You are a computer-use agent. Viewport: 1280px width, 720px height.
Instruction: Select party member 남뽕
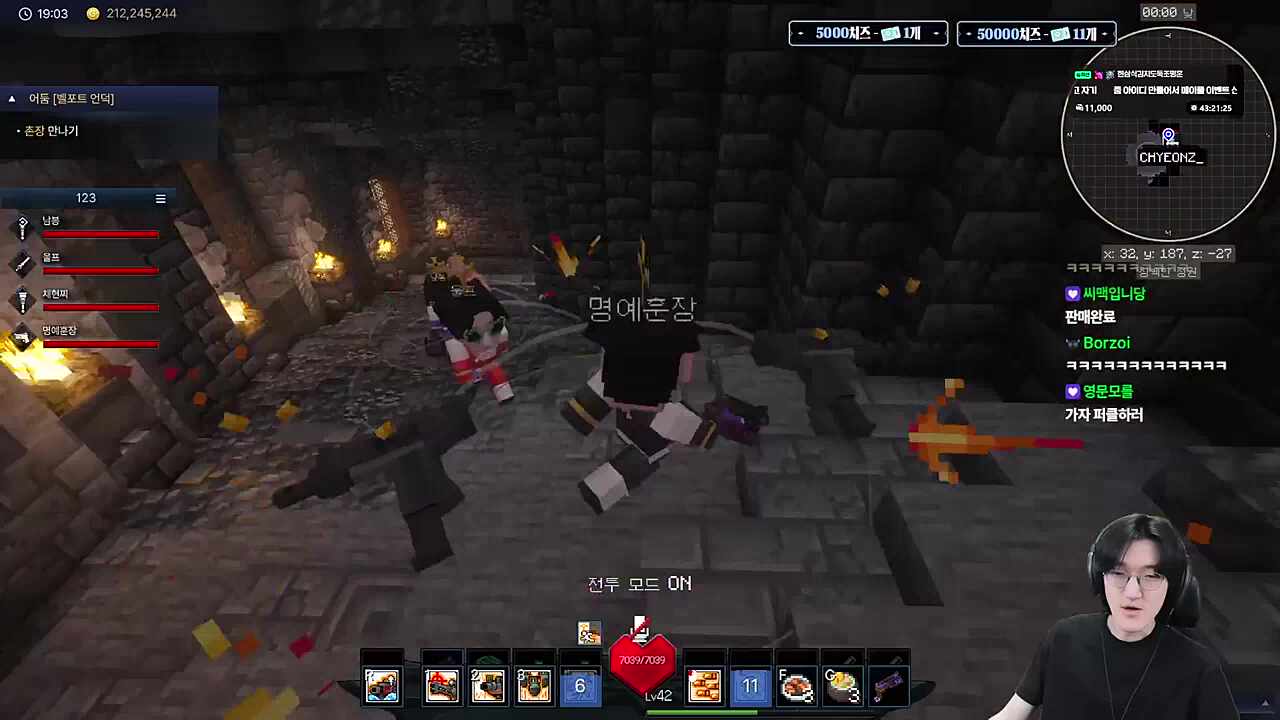[51, 221]
